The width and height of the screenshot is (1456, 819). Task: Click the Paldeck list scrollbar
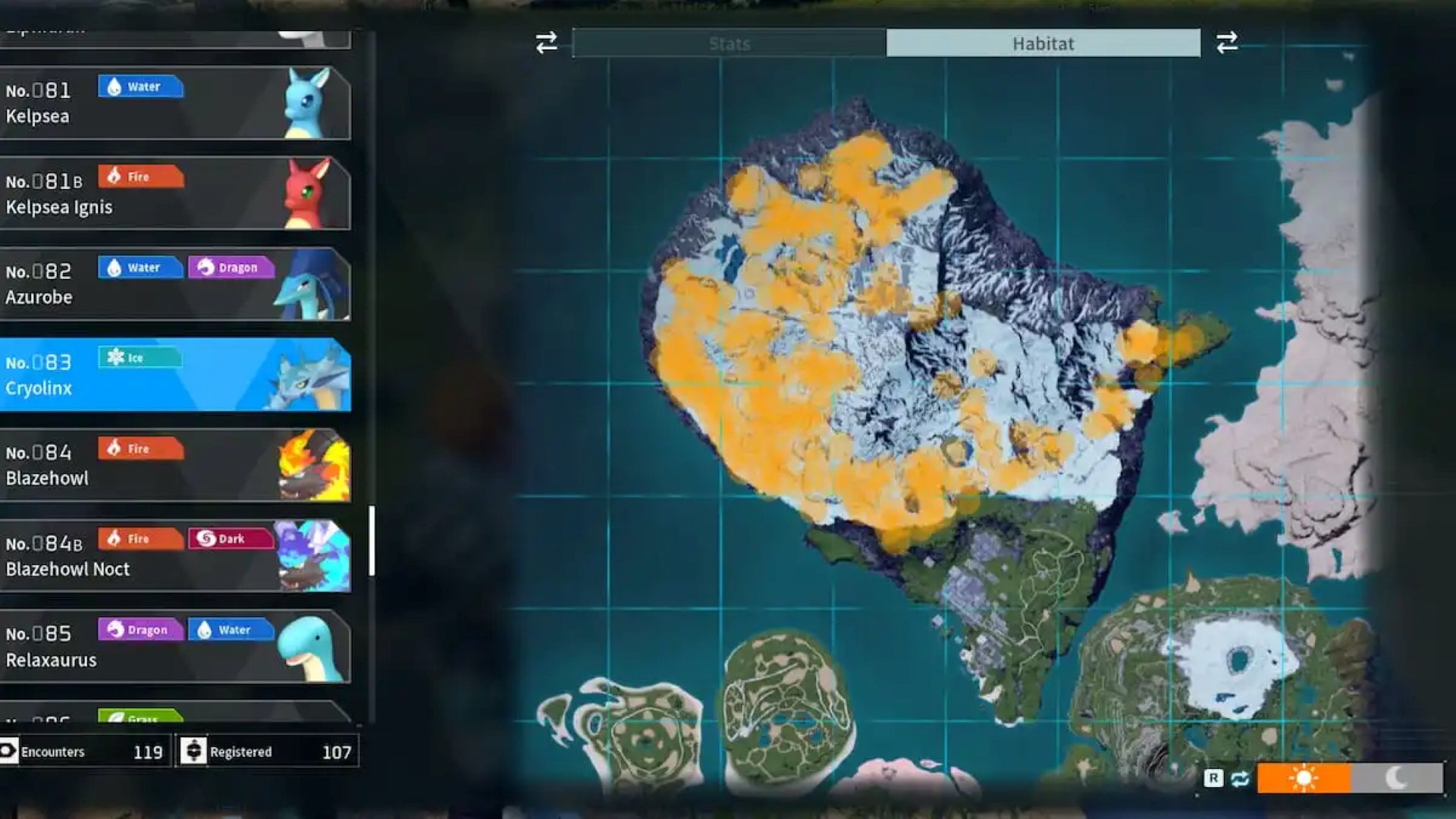pyautogui.click(x=372, y=541)
